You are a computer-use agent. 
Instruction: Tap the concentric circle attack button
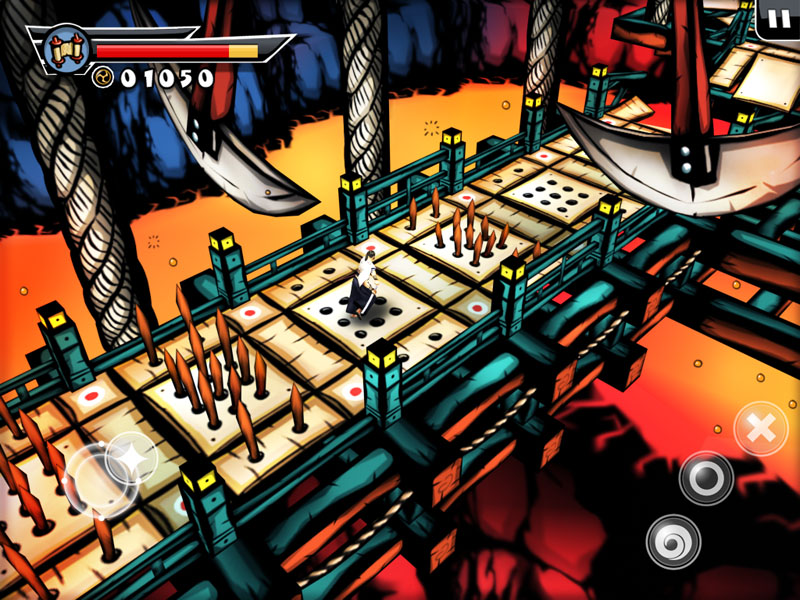(x=706, y=478)
